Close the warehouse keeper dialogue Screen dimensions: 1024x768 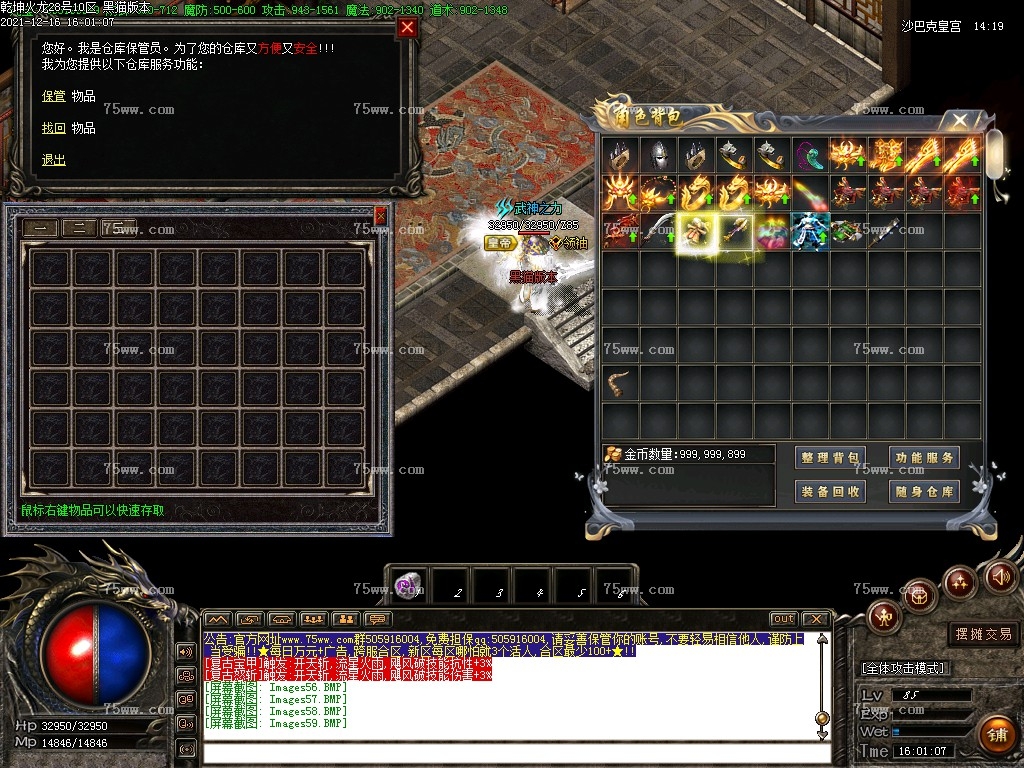tap(407, 28)
